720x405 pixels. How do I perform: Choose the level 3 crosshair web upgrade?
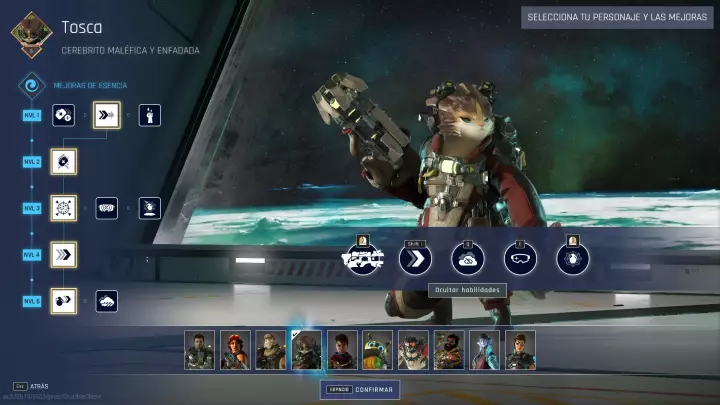pyautogui.click(x=64, y=208)
